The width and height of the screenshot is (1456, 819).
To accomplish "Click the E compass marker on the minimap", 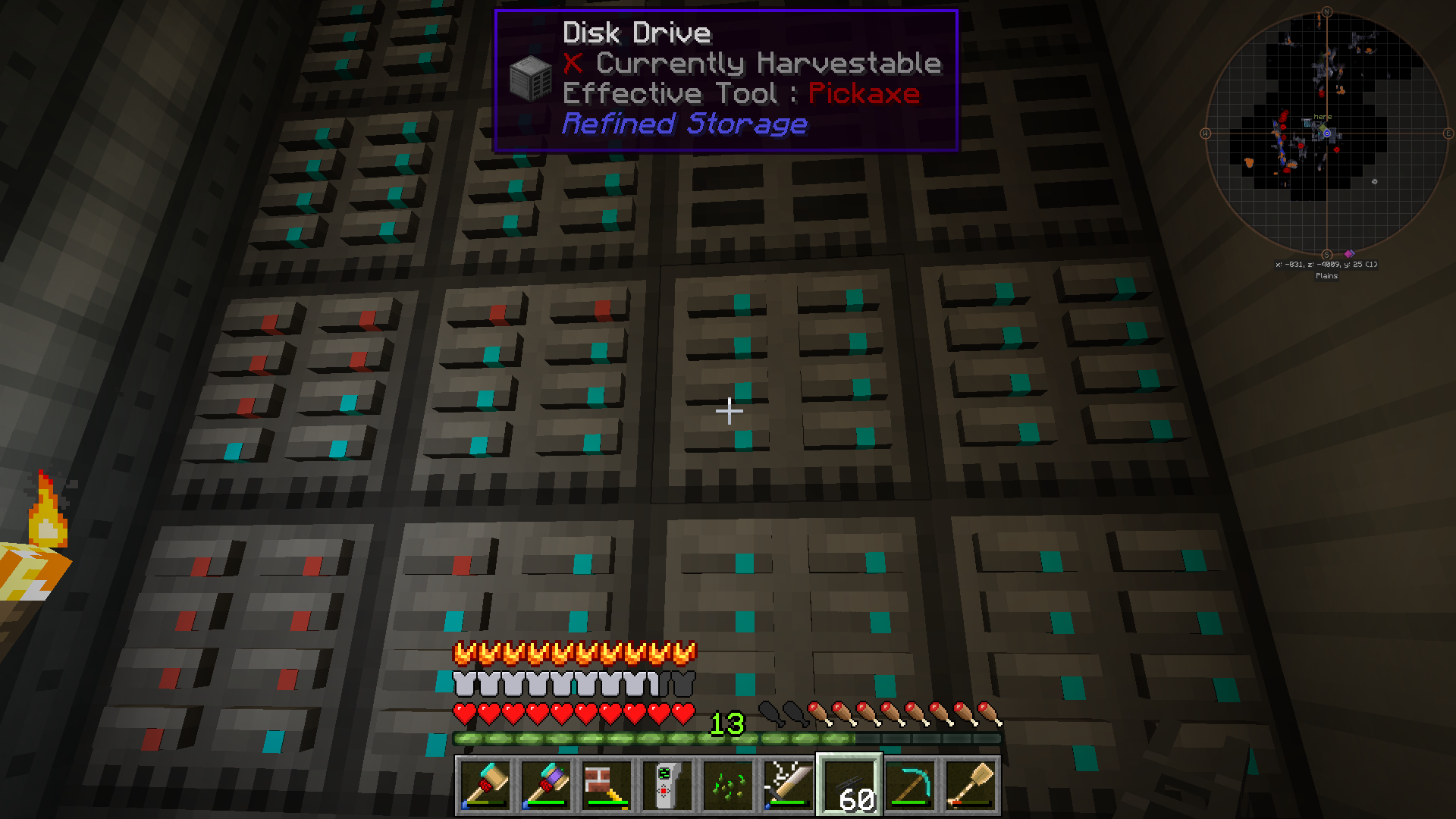I will (x=1448, y=133).
